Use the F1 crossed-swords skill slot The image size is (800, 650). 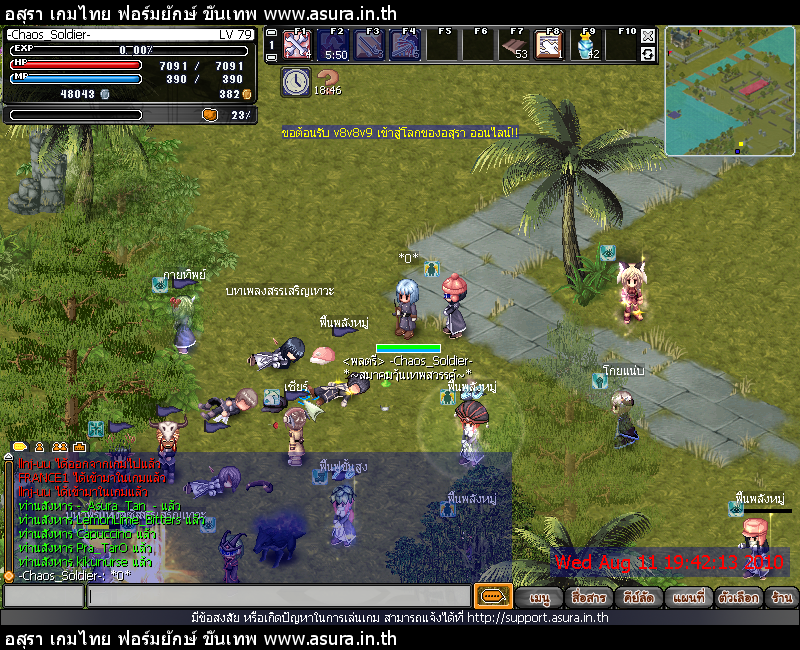(297, 46)
